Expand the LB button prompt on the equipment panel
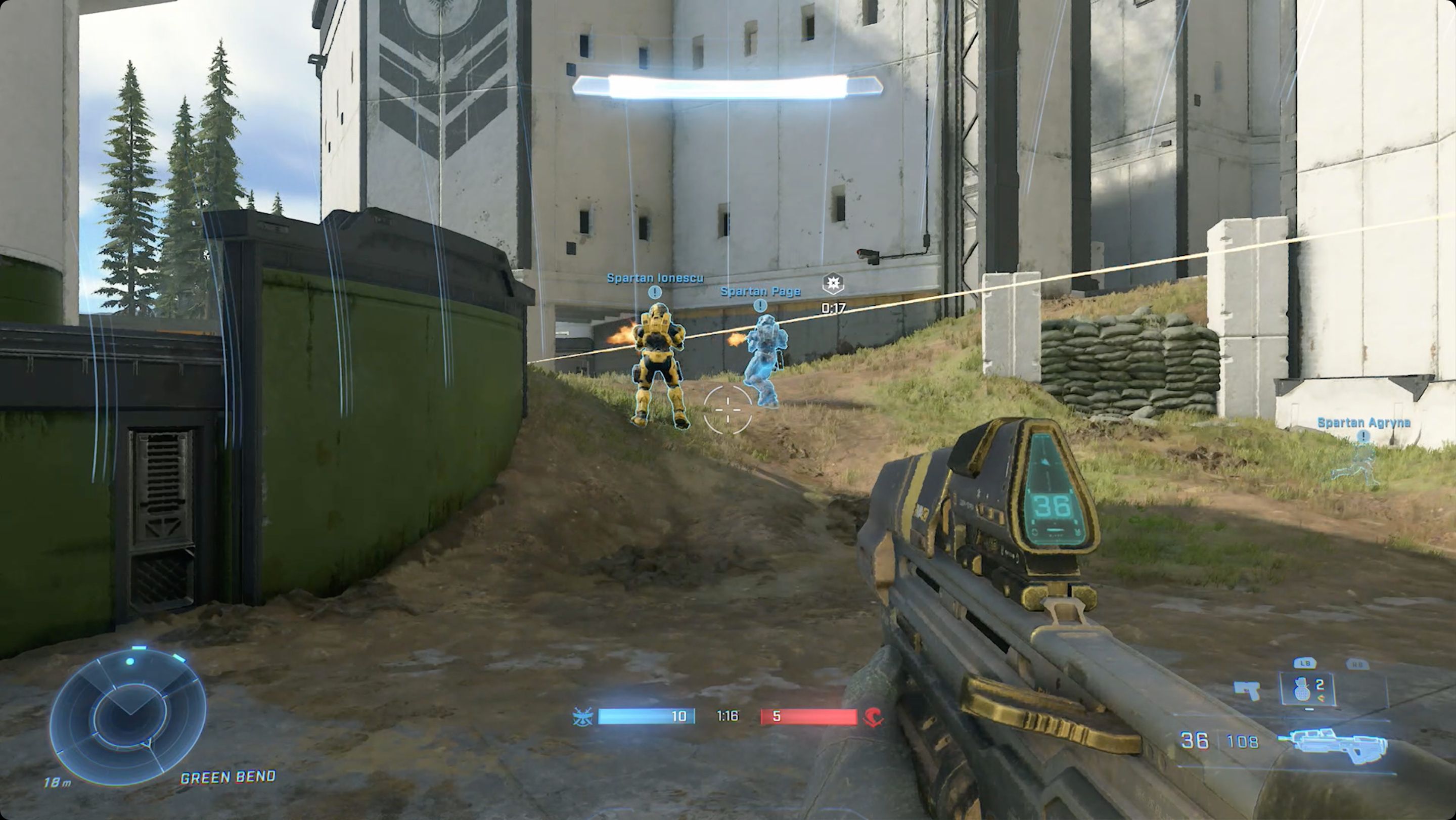 coord(1305,663)
